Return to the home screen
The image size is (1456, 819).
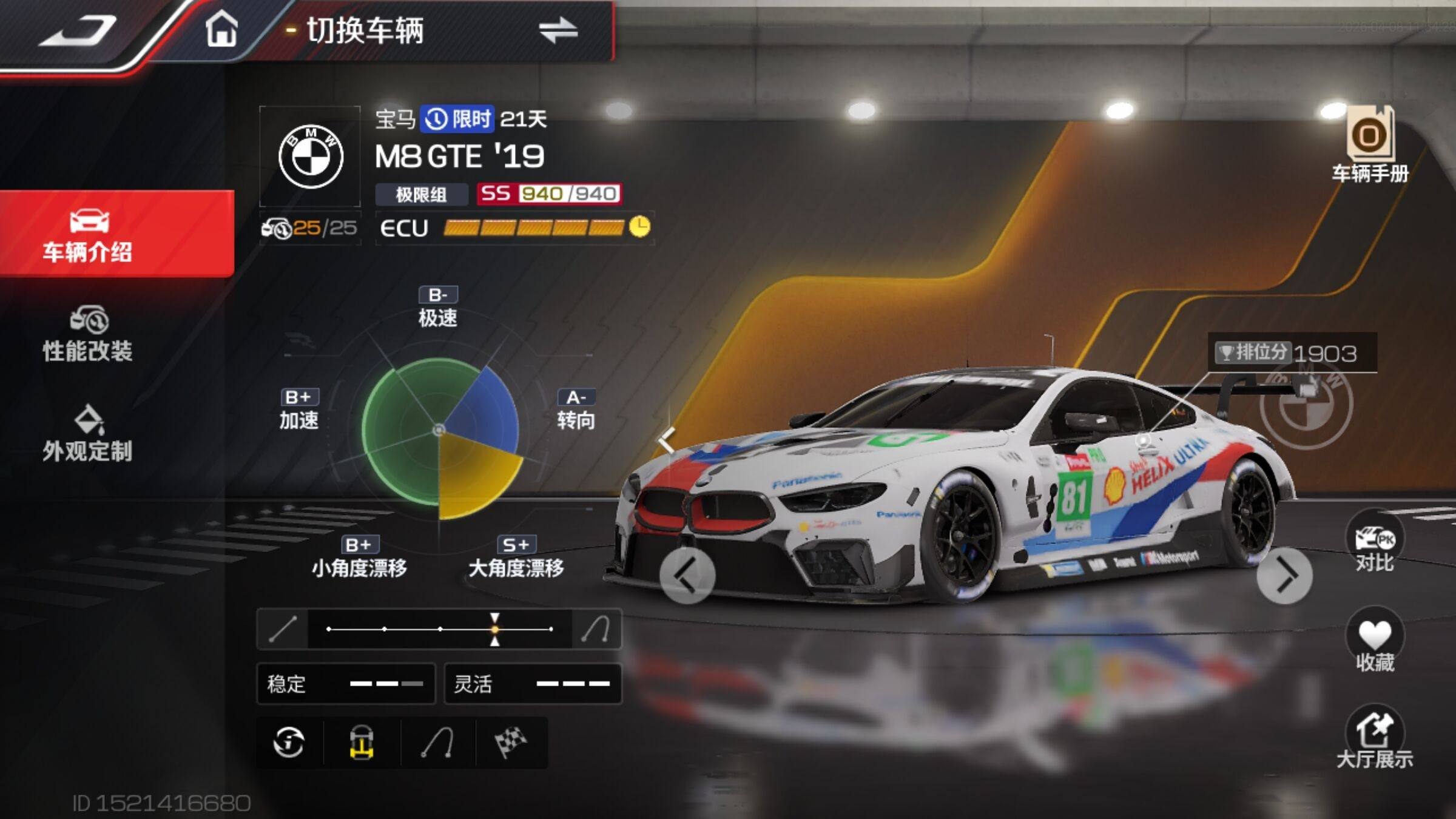221,30
